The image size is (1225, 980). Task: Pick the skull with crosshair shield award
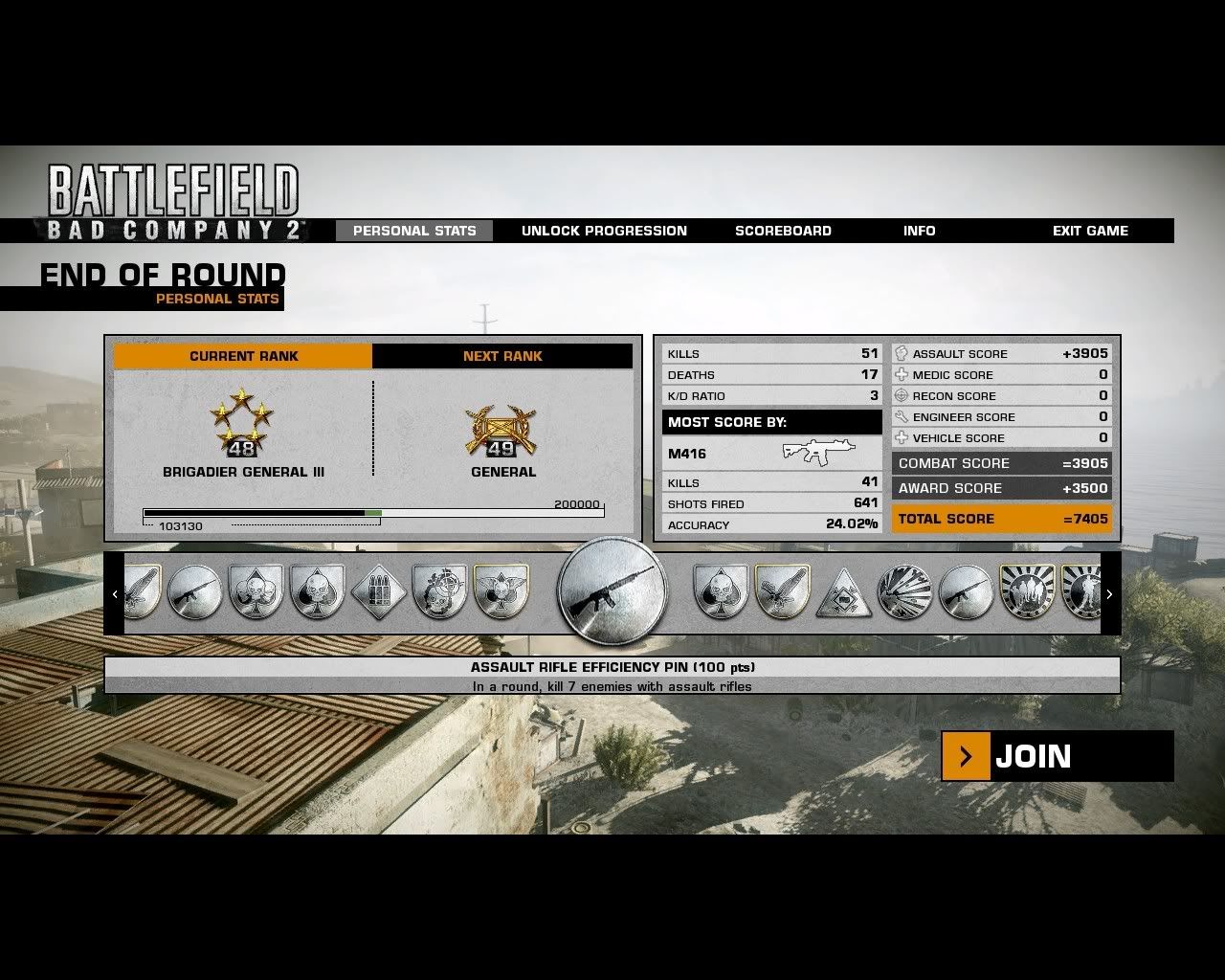point(440,592)
